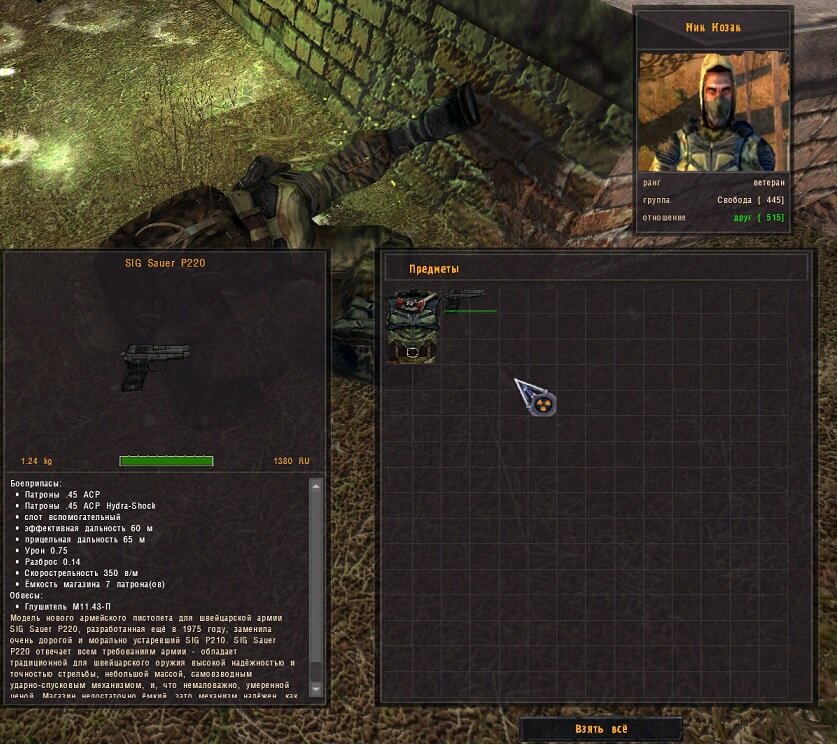Select the green armor suit in the loot grid
The width and height of the screenshot is (838, 745).
click(x=412, y=326)
